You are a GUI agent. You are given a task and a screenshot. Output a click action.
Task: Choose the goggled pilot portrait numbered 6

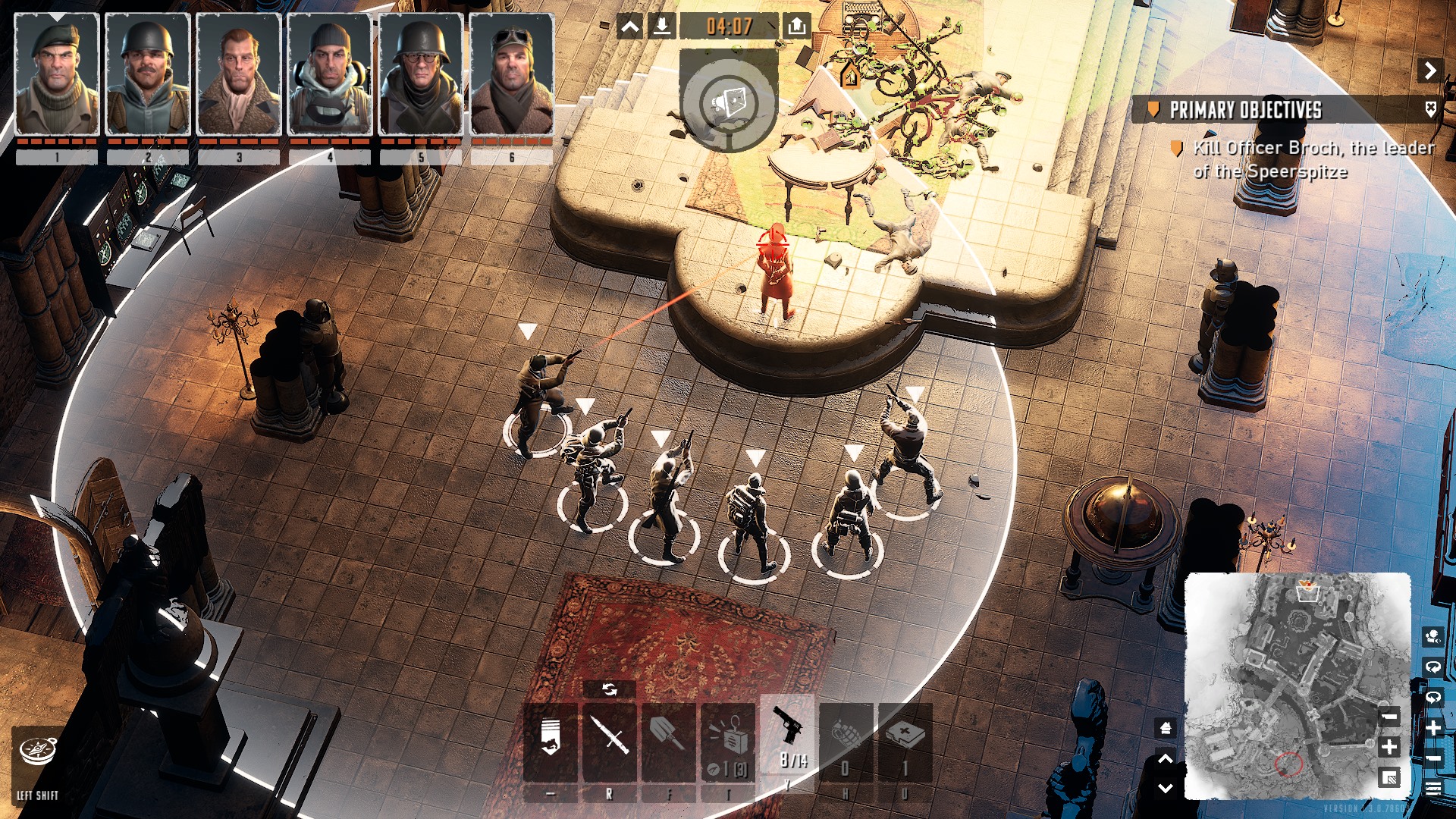click(512, 74)
